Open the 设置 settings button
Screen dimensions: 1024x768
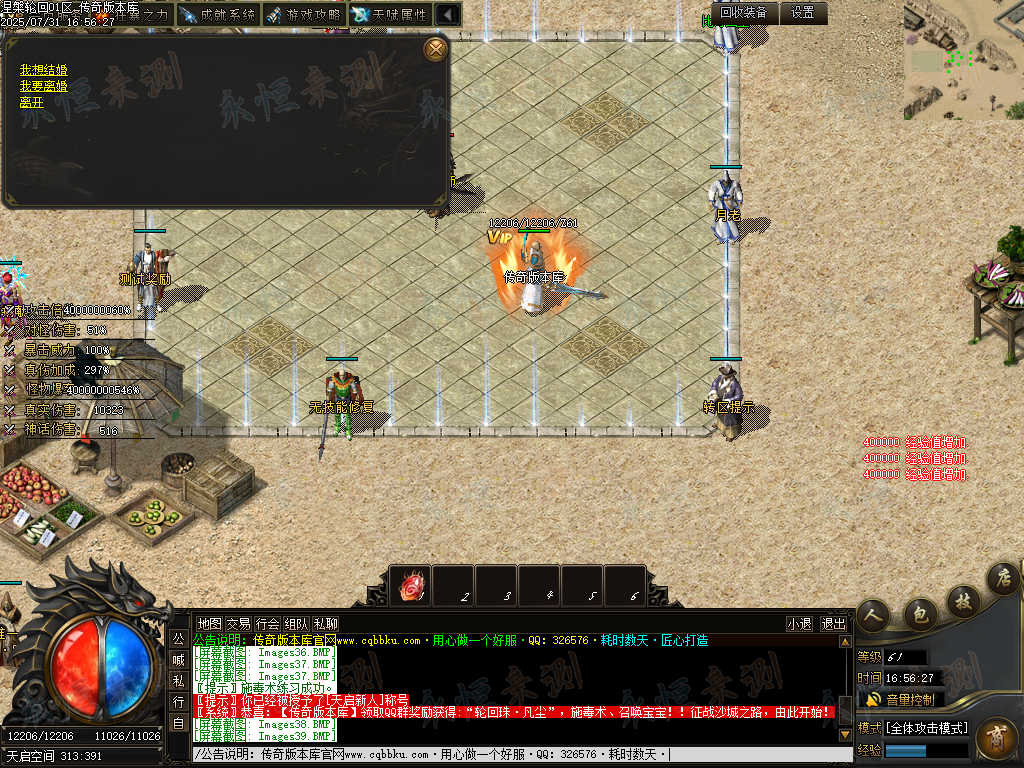click(x=803, y=13)
